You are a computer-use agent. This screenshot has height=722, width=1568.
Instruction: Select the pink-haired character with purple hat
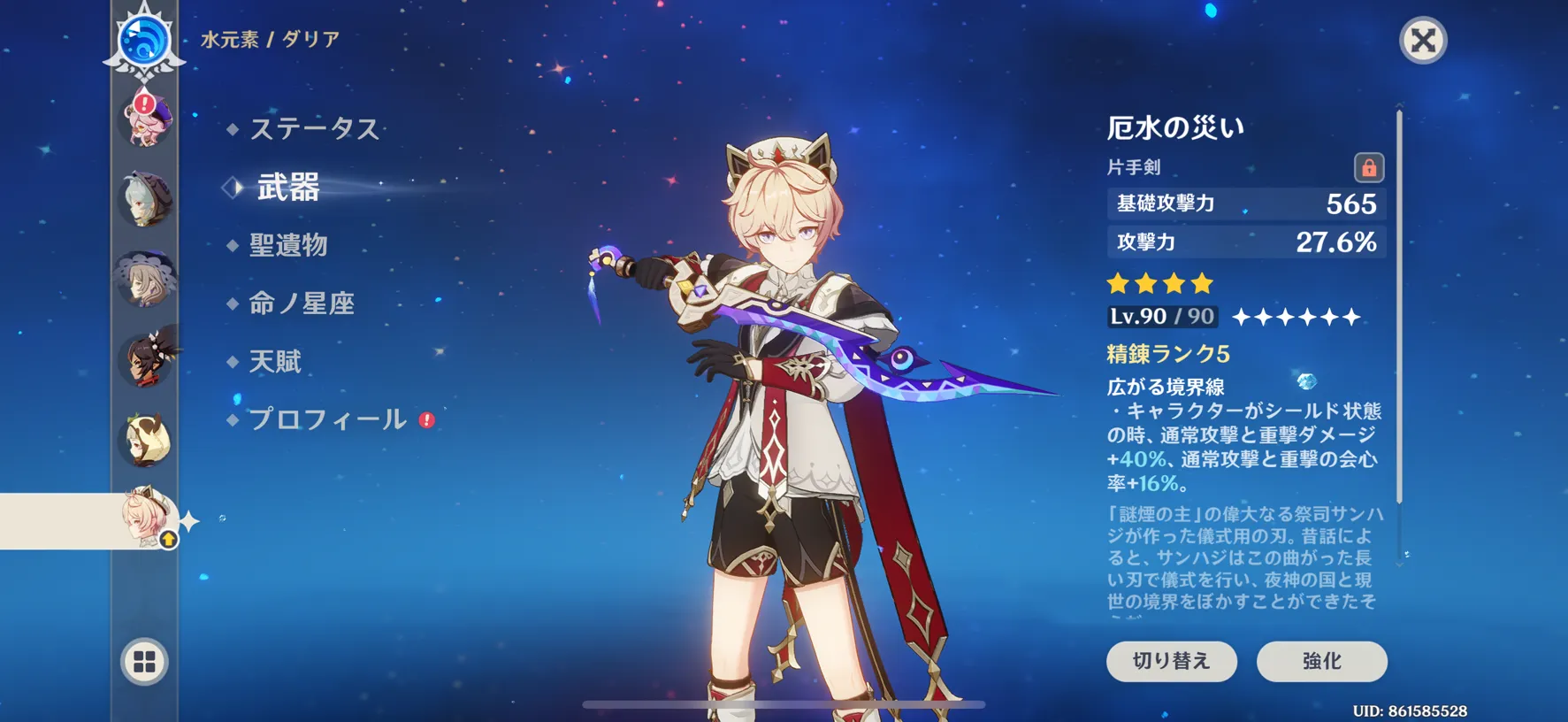coord(145,119)
